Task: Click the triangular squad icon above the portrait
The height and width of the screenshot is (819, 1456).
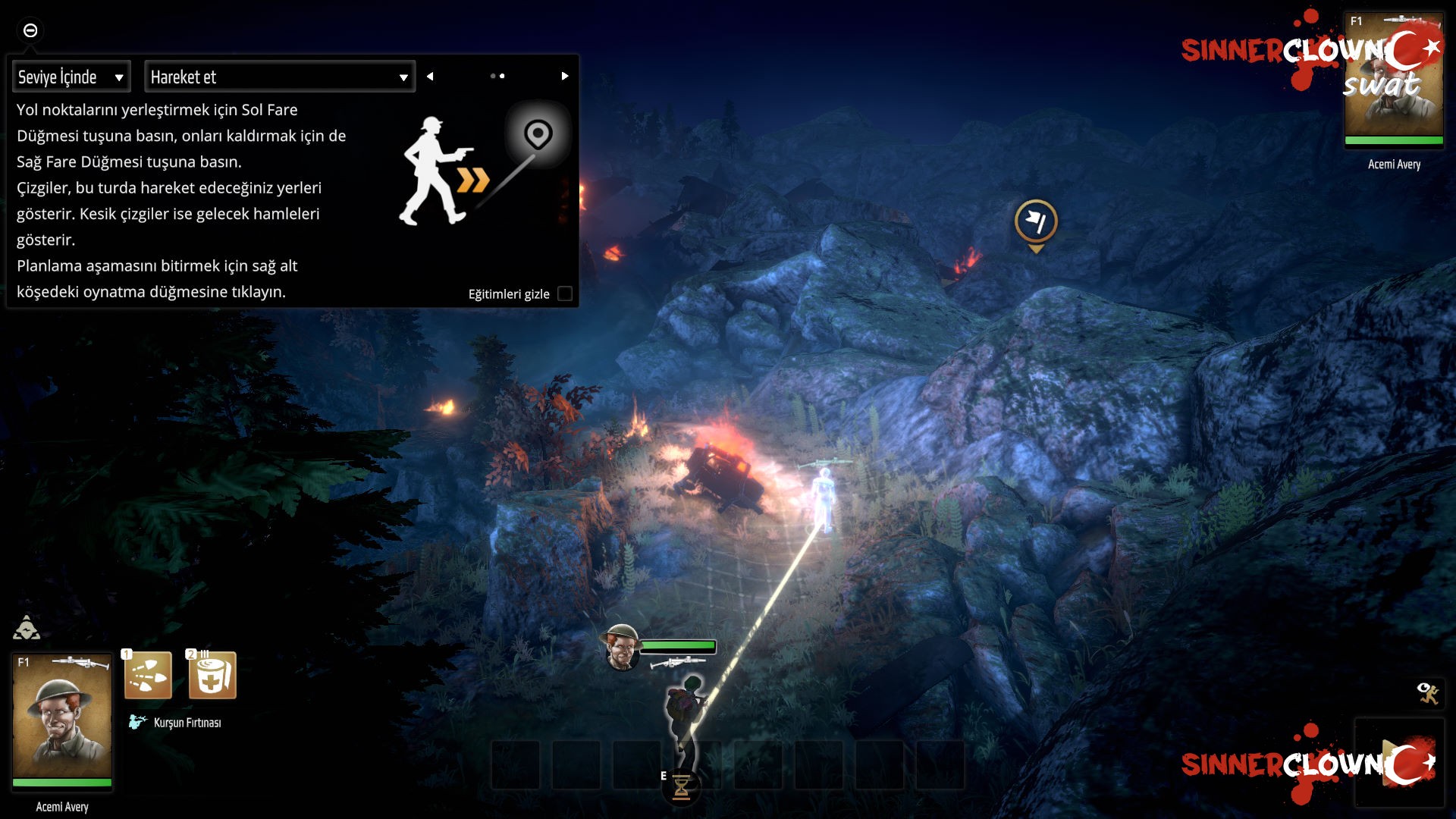Action: point(27,628)
